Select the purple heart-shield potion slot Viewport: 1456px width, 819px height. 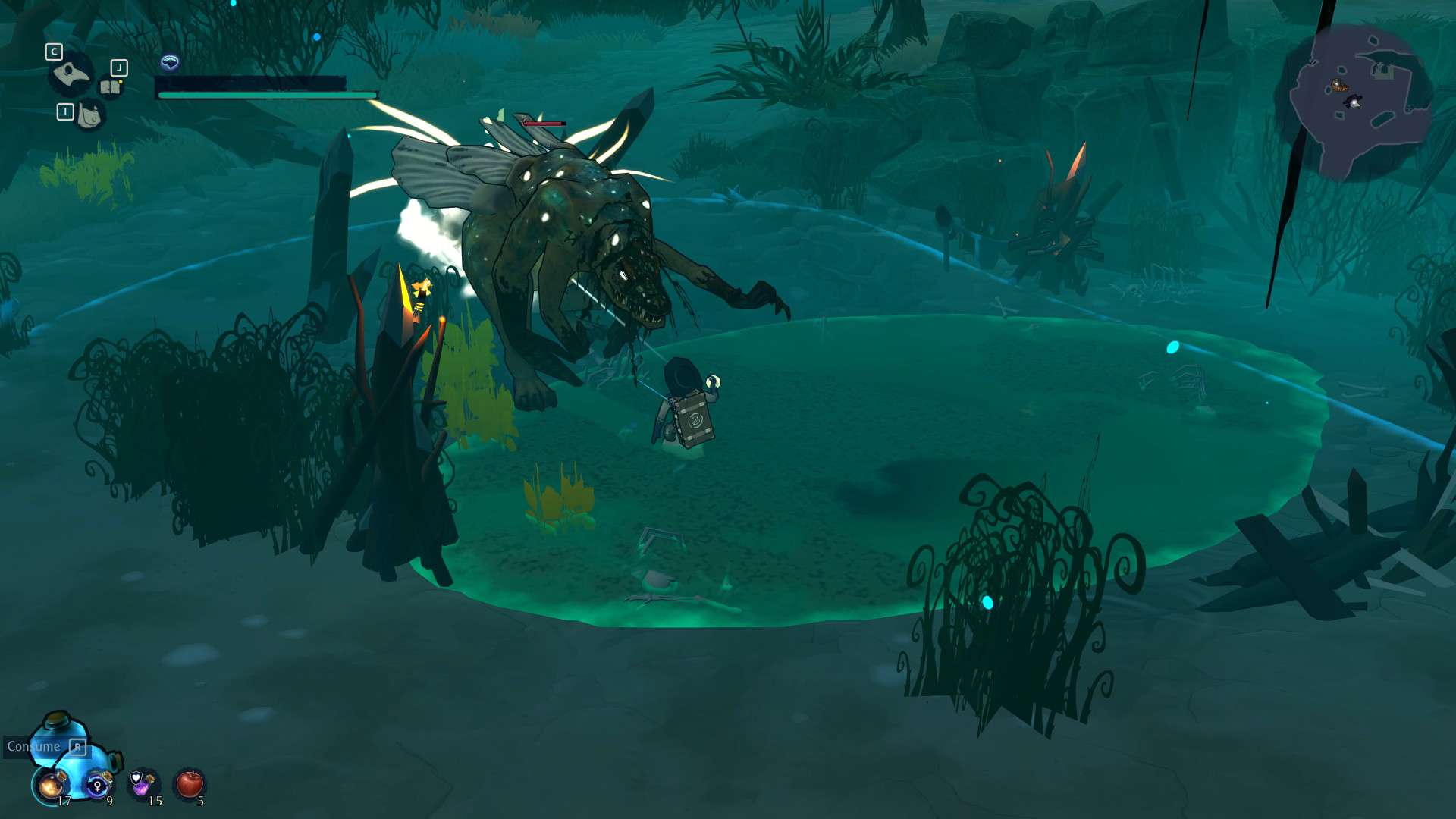click(143, 783)
